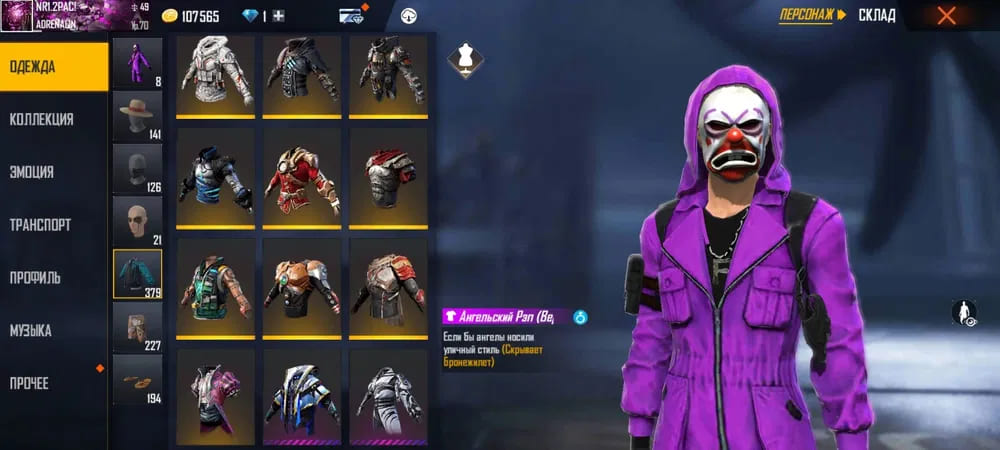
Task: Open the full purple outfit sets category
Action: pyautogui.click(x=137, y=62)
